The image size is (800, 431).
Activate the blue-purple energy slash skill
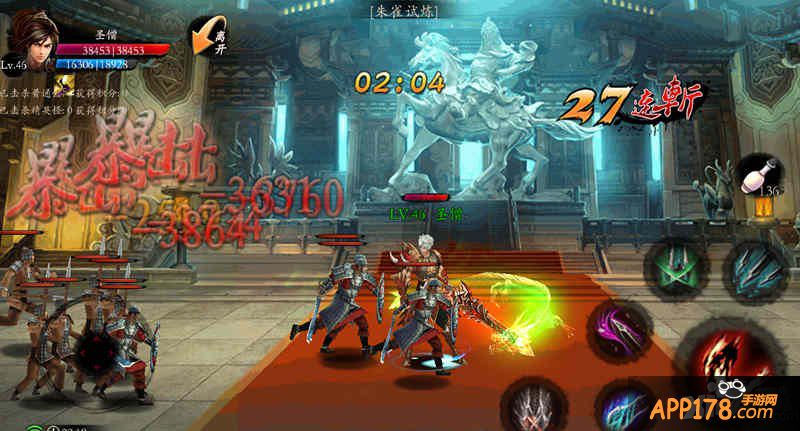(x=622, y=408)
